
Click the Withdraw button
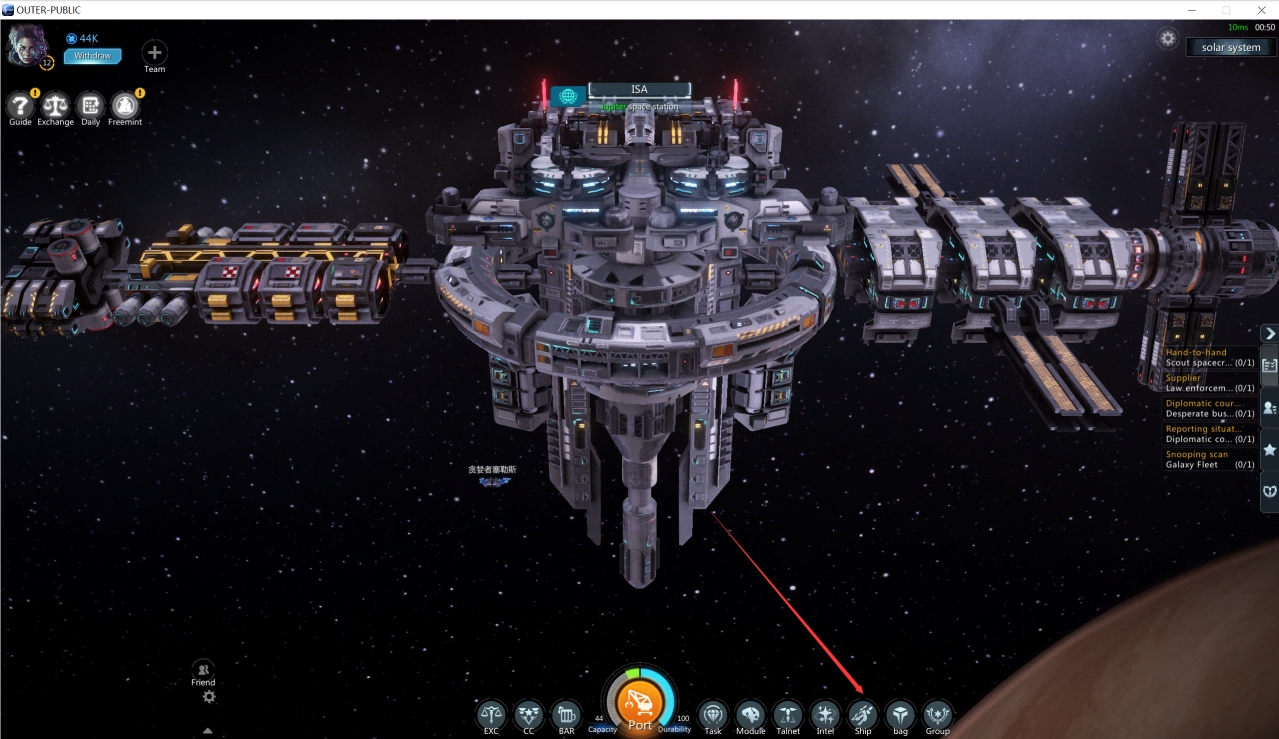point(93,56)
